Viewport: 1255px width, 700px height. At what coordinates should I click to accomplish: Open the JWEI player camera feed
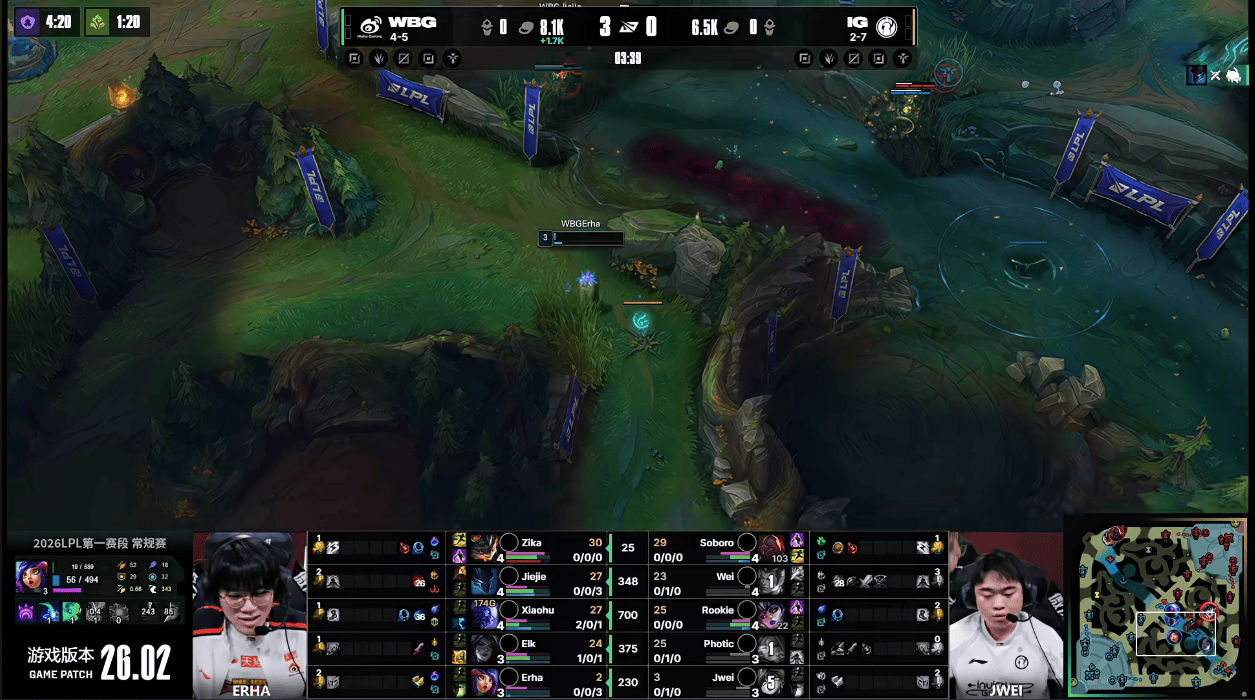point(1005,615)
